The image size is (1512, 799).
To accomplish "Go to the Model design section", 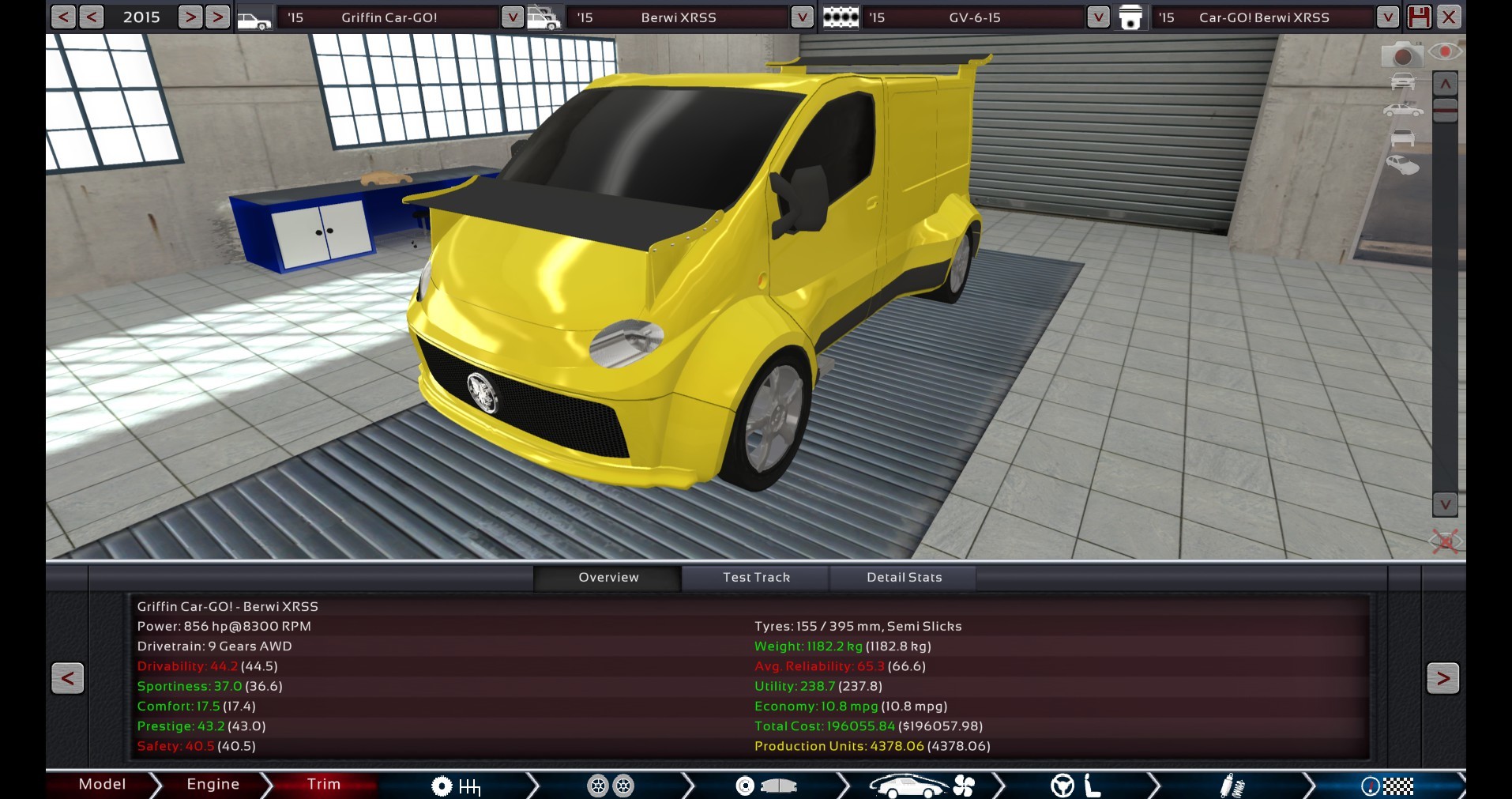I will click(x=102, y=784).
